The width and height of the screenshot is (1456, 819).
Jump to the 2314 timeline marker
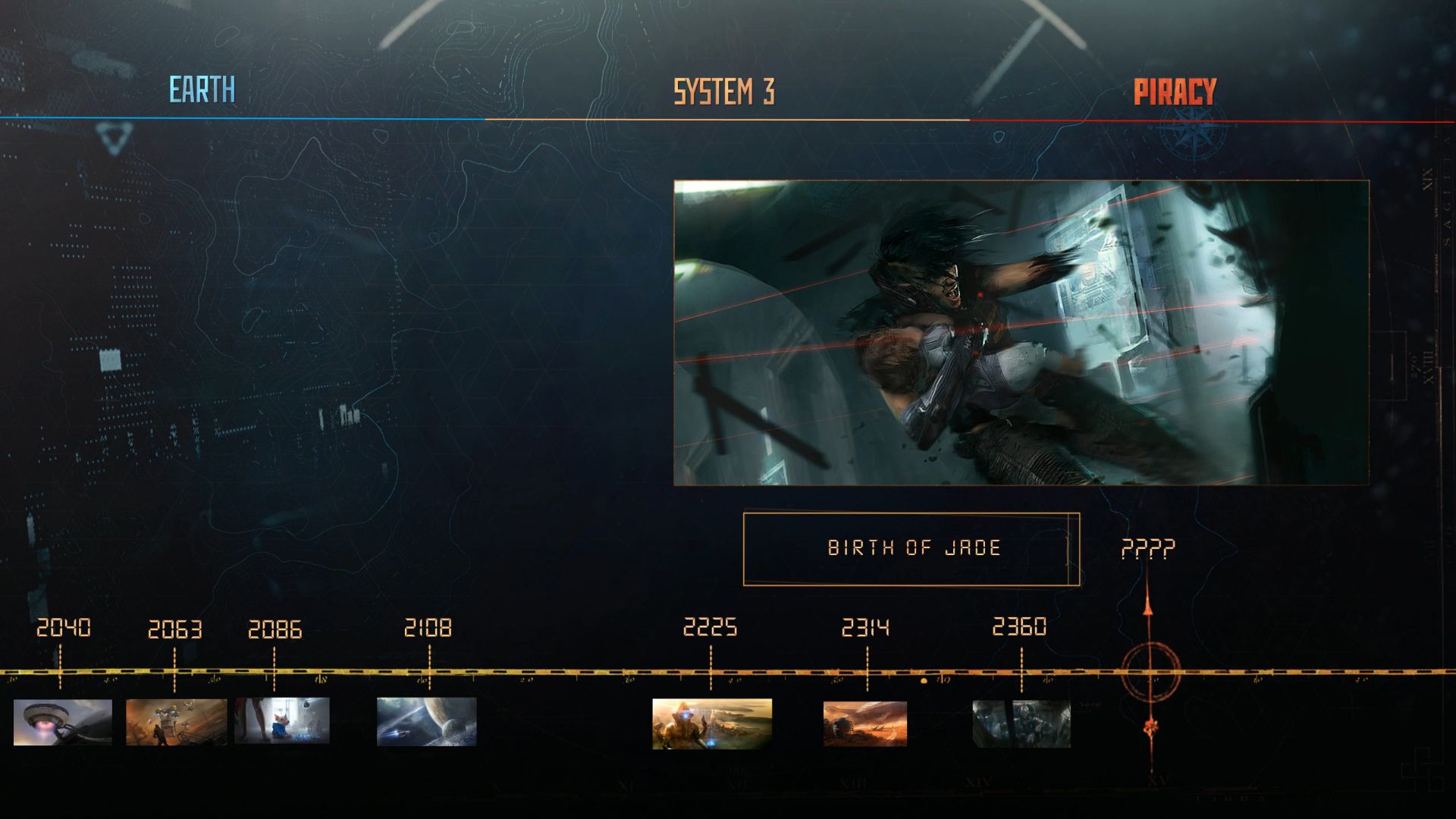click(865, 629)
